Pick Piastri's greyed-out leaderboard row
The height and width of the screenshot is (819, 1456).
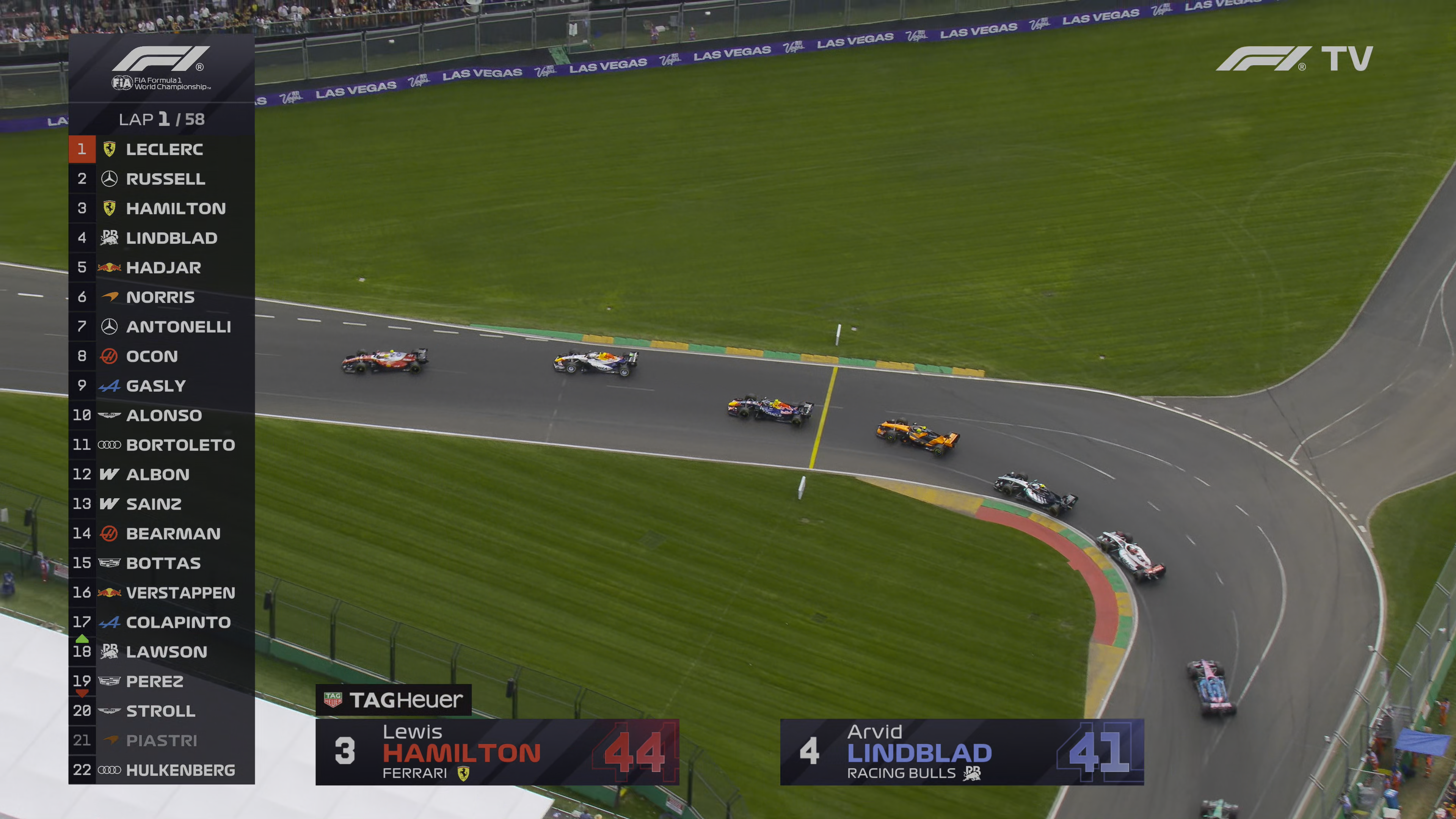(x=162, y=741)
